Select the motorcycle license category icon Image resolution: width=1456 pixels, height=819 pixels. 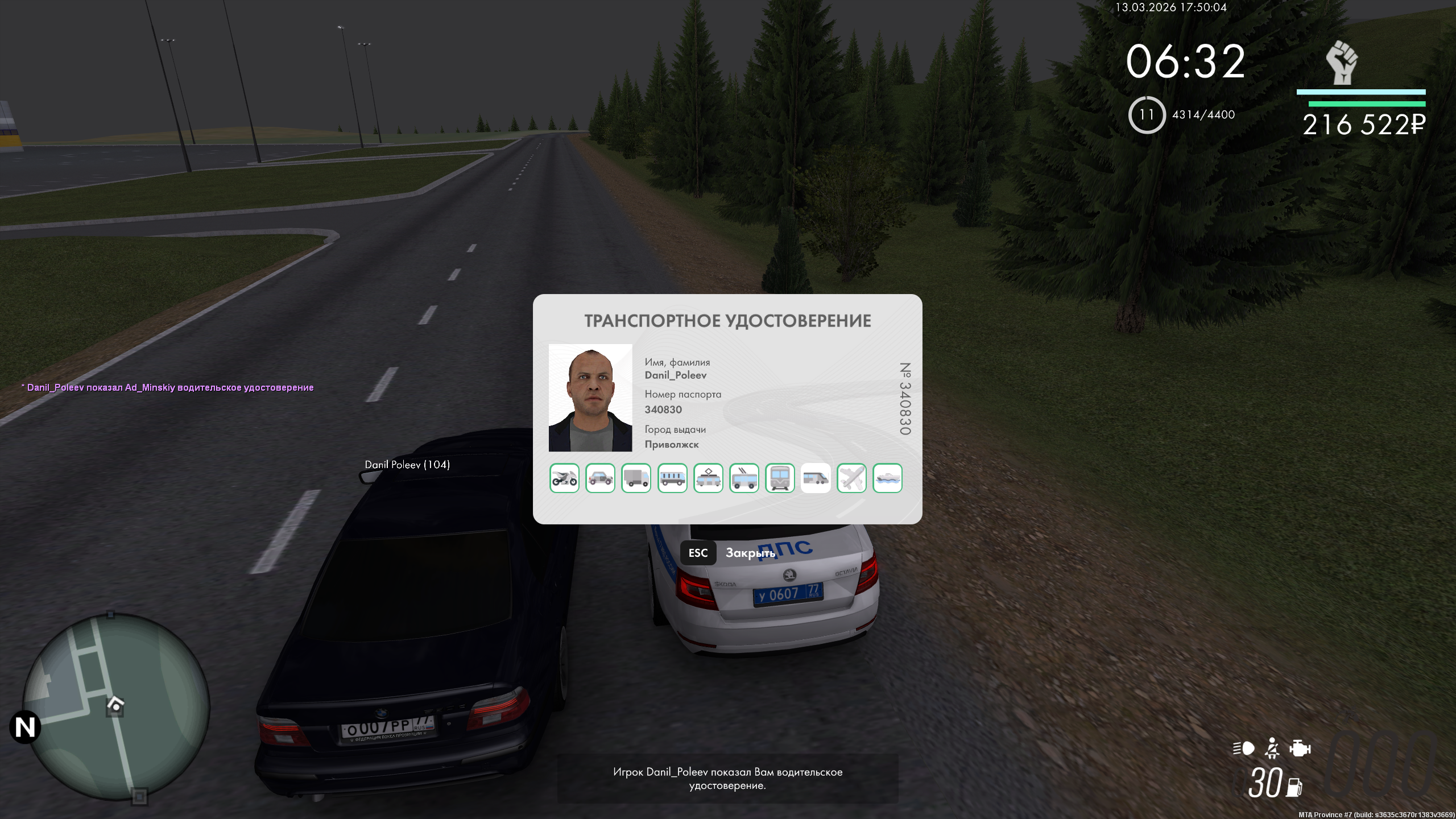(x=564, y=478)
